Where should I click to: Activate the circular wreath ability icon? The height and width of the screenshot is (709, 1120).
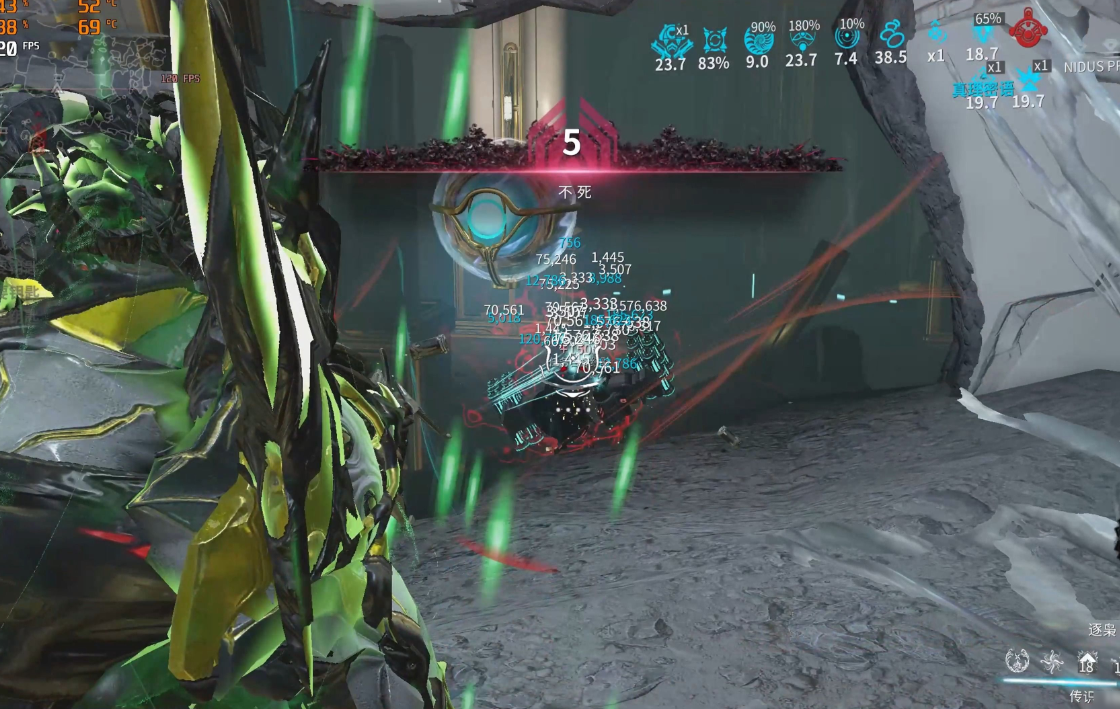[x=1017, y=660]
